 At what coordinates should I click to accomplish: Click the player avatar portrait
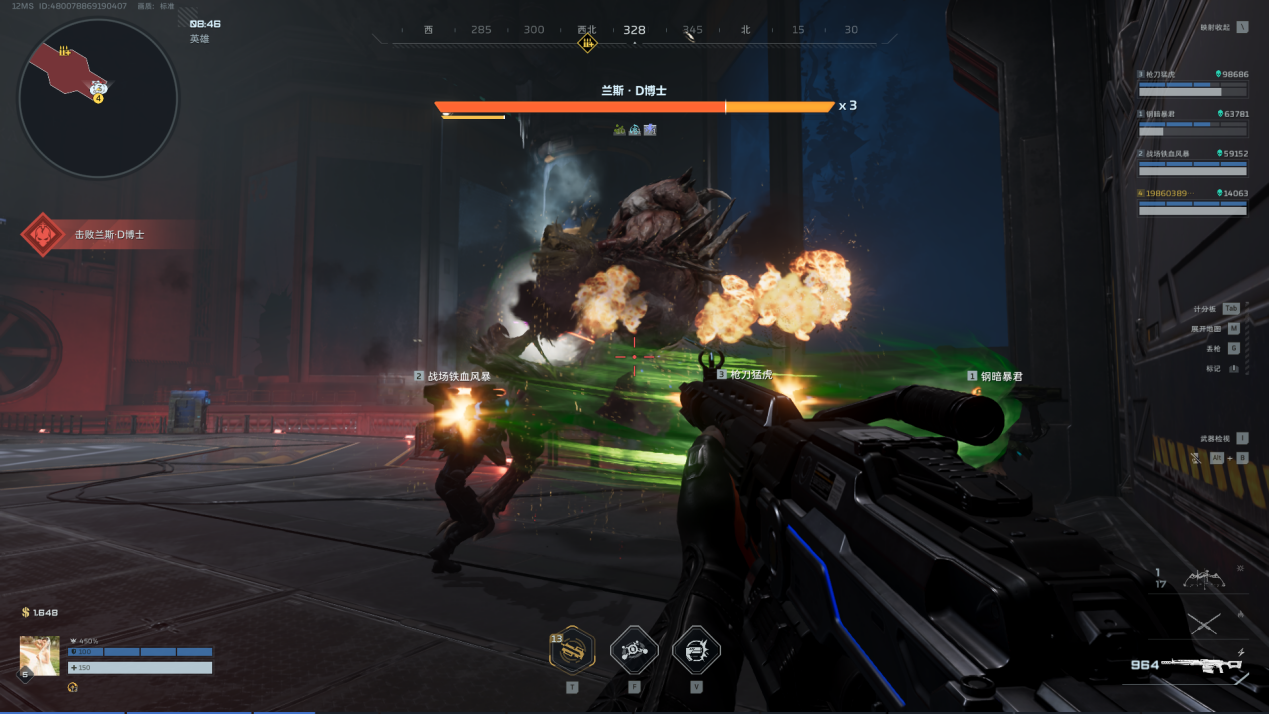40,656
